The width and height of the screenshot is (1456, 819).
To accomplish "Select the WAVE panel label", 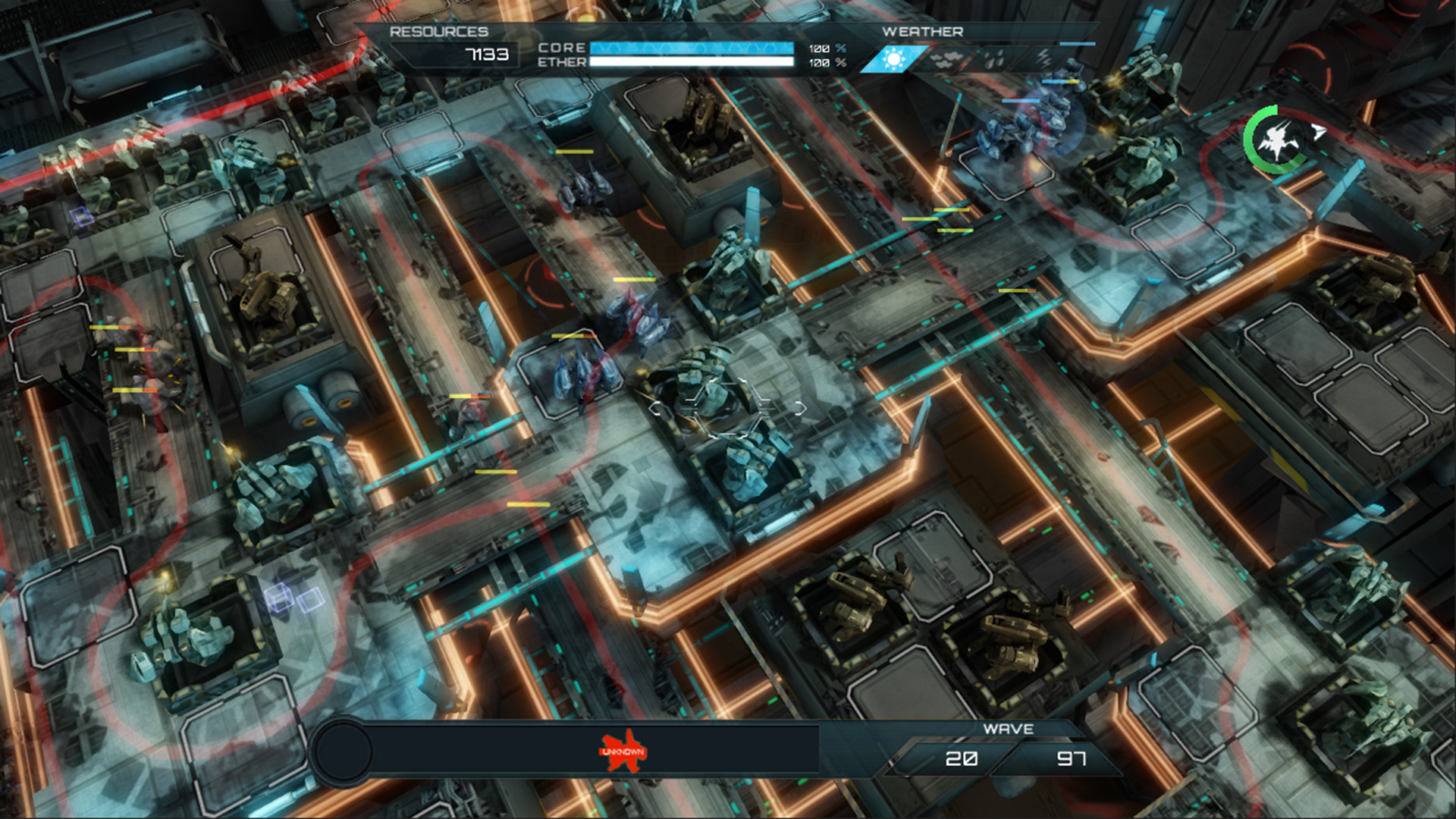I will click(1009, 729).
